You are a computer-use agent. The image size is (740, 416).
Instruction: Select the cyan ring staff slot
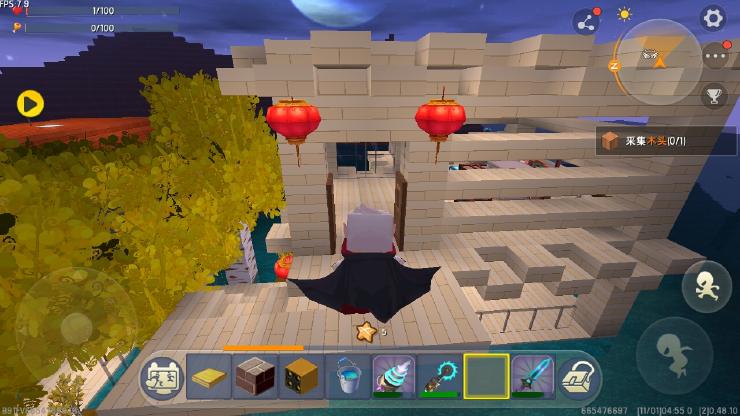pyautogui.click(x=441, y=376)
